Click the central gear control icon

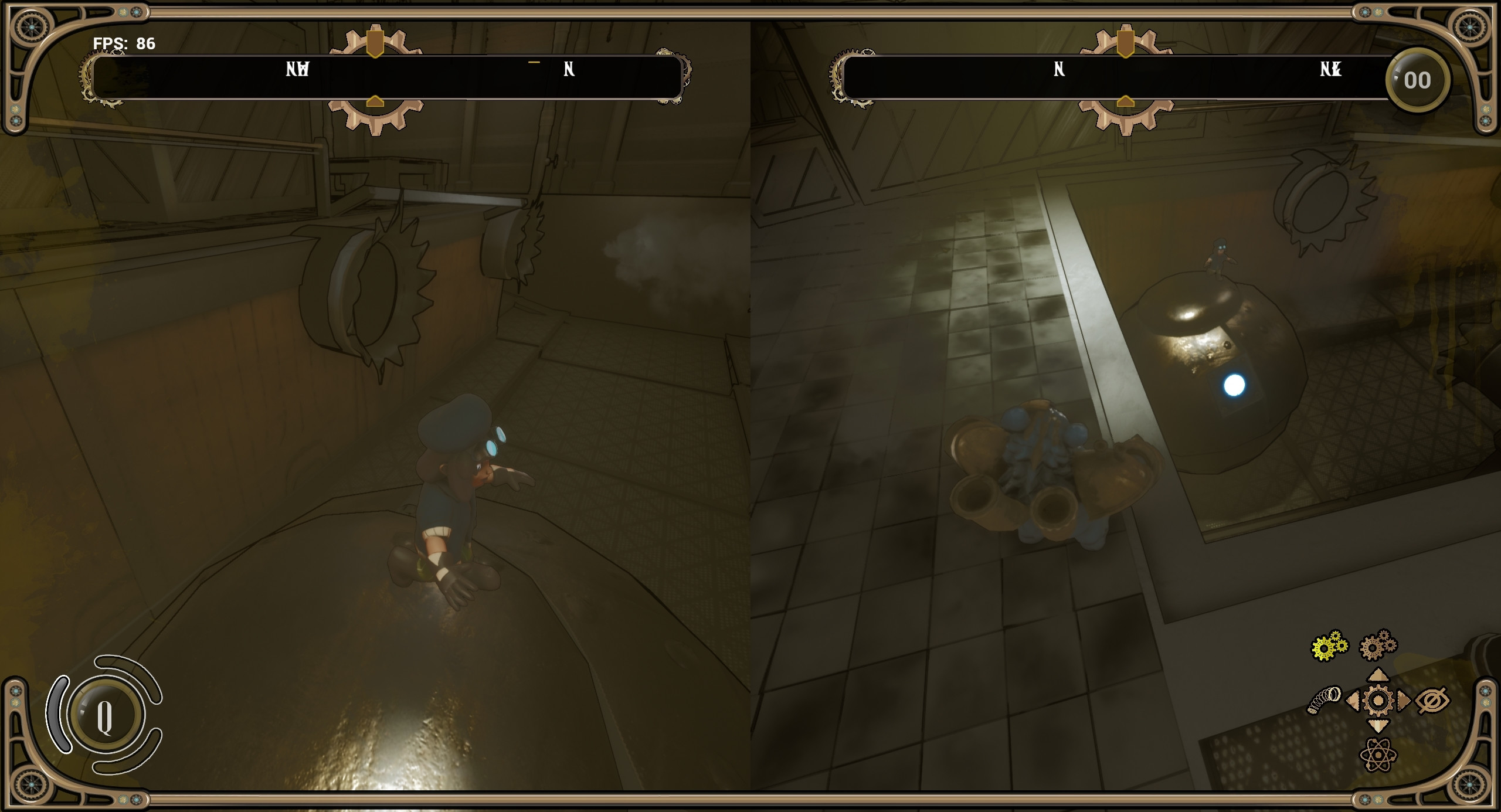pos(1377,700)
